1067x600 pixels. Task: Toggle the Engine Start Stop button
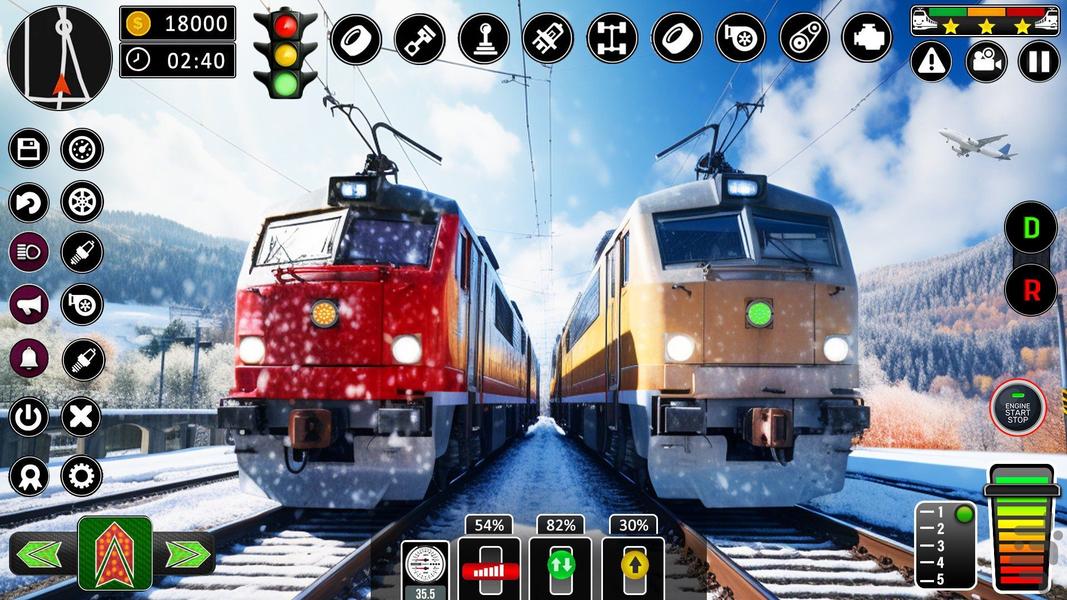[1017, 408]
